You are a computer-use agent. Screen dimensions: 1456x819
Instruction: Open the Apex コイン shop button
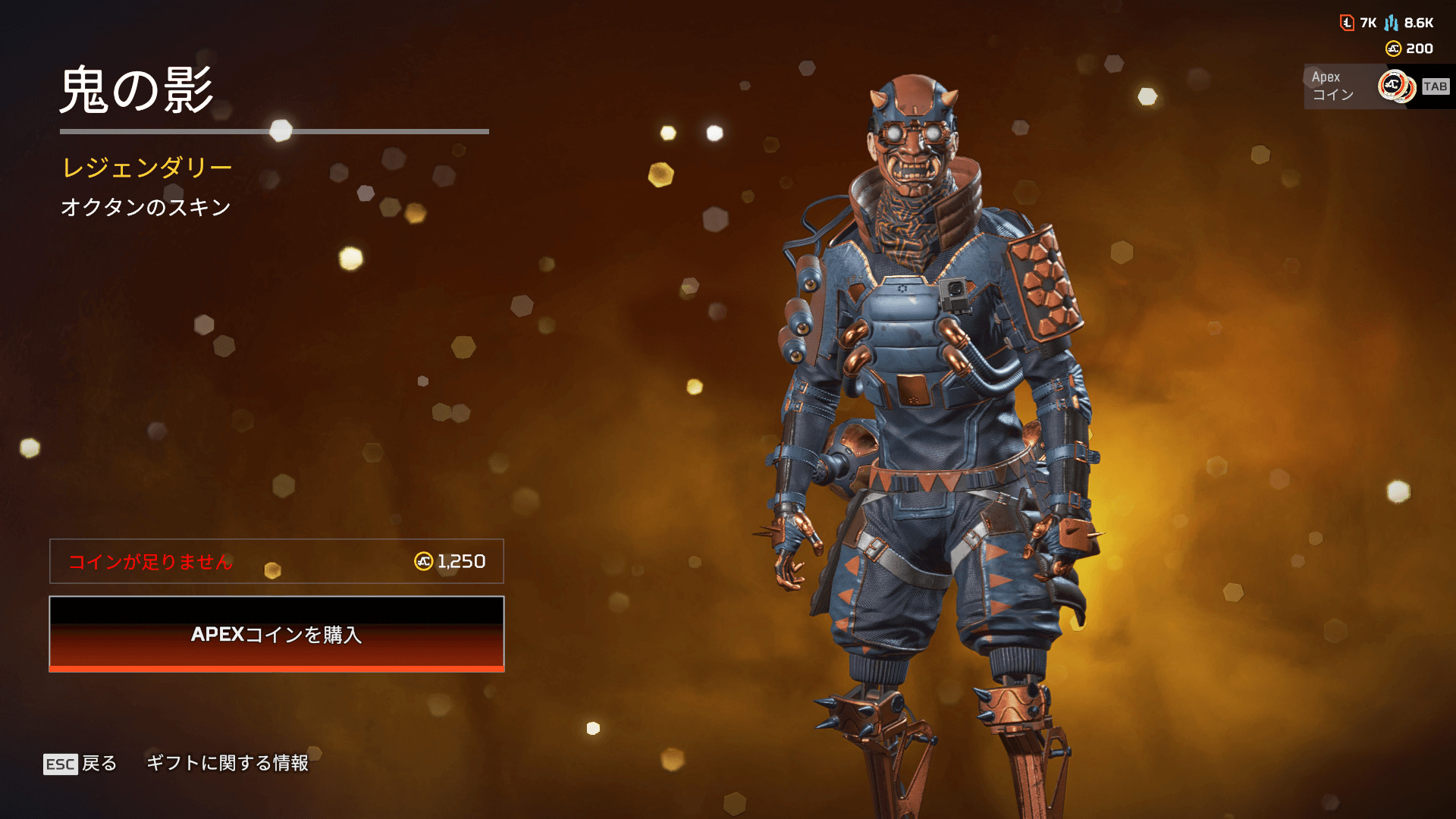point(1376,86)
